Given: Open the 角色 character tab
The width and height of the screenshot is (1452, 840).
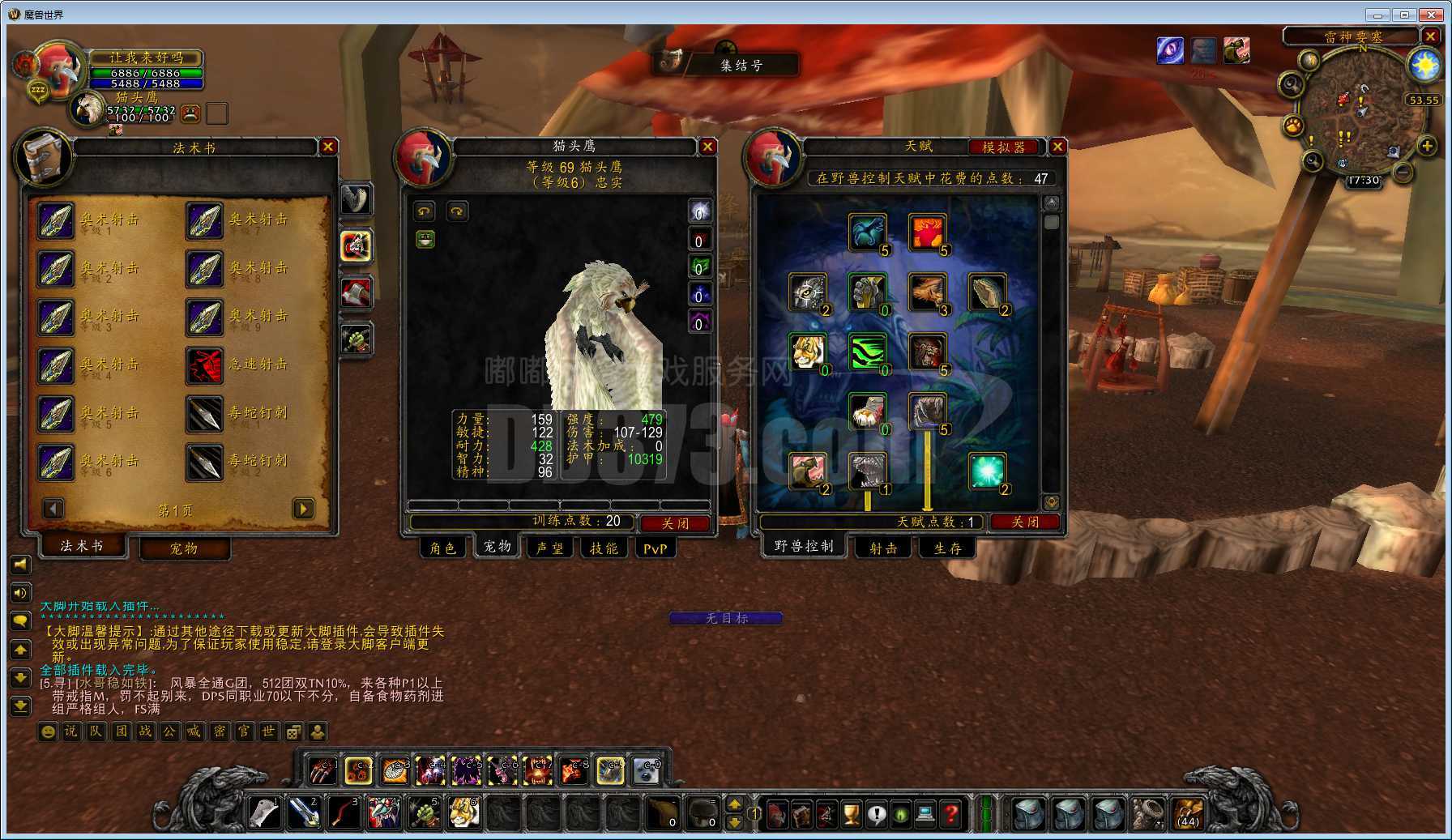Looking at the screenshot, I should (442, 548).
